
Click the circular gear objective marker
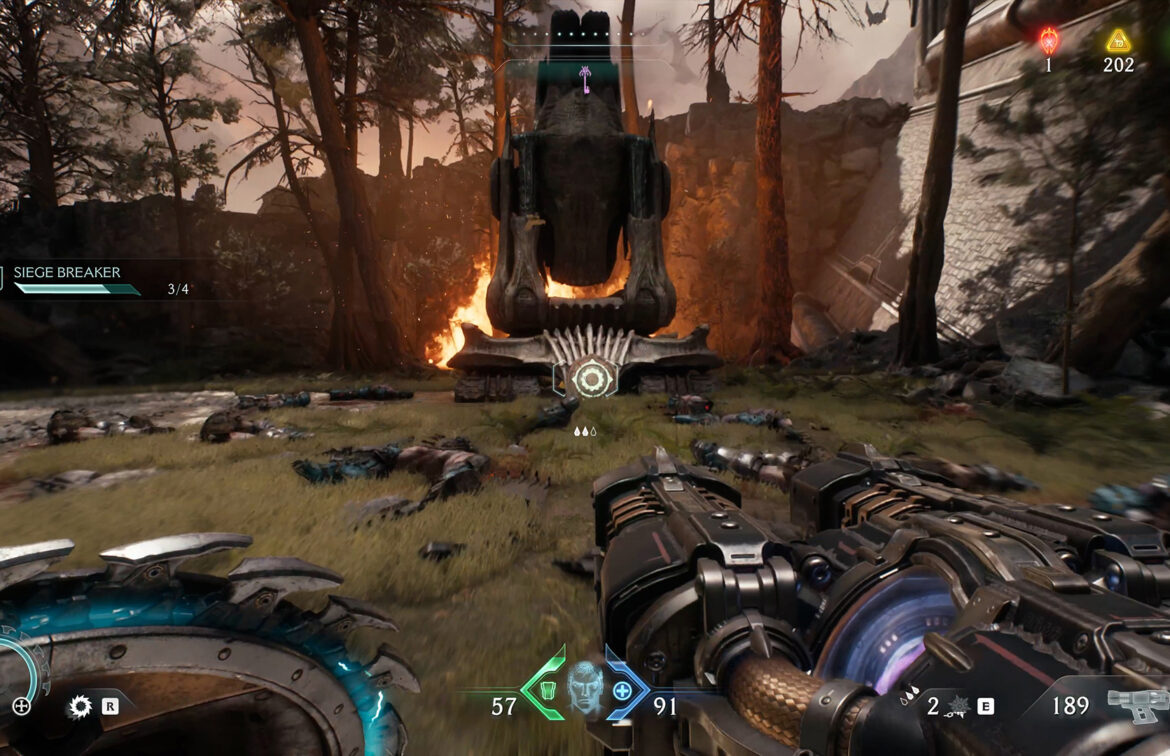point(585,378)
